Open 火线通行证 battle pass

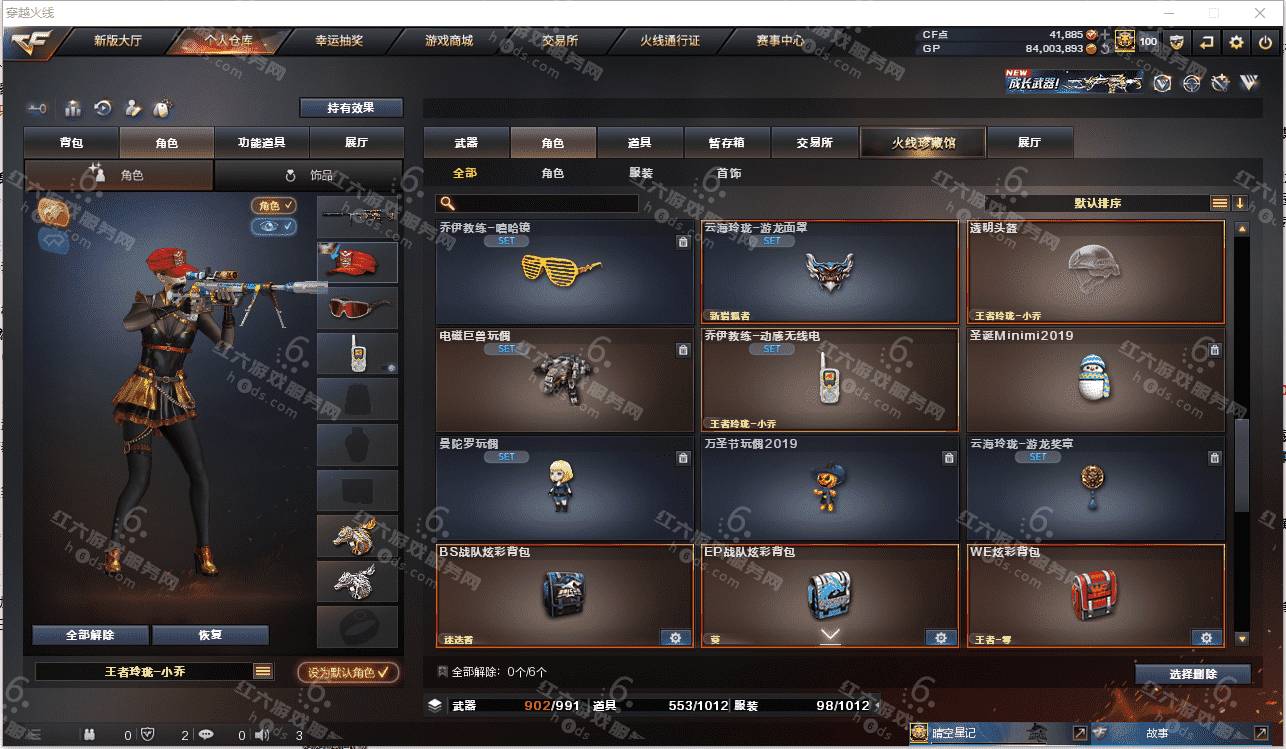pyautogui.click(x=670, y=41)
